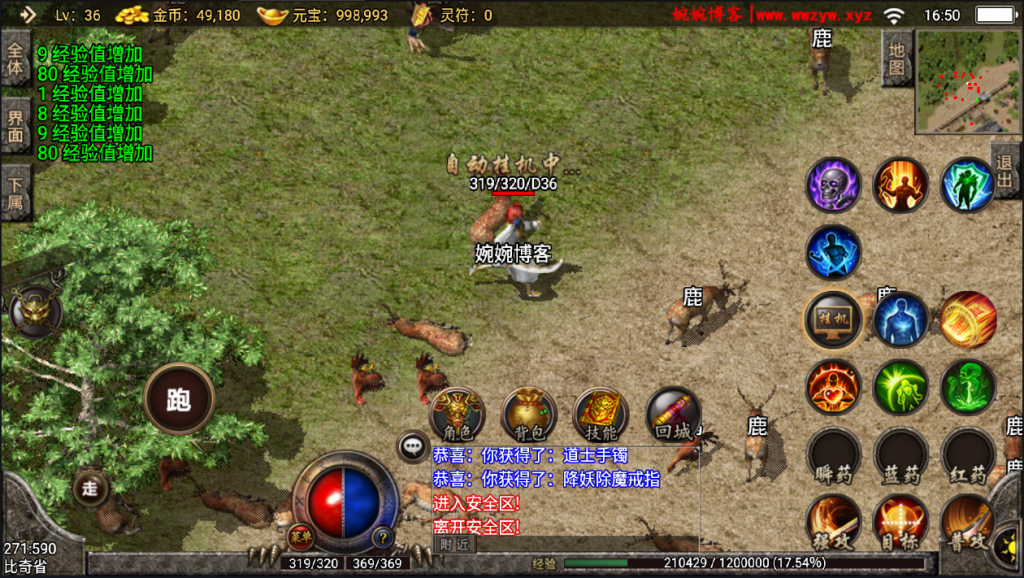Open the 地图 map button
The height and width of the screenshot is (578, 1024).
897,58
